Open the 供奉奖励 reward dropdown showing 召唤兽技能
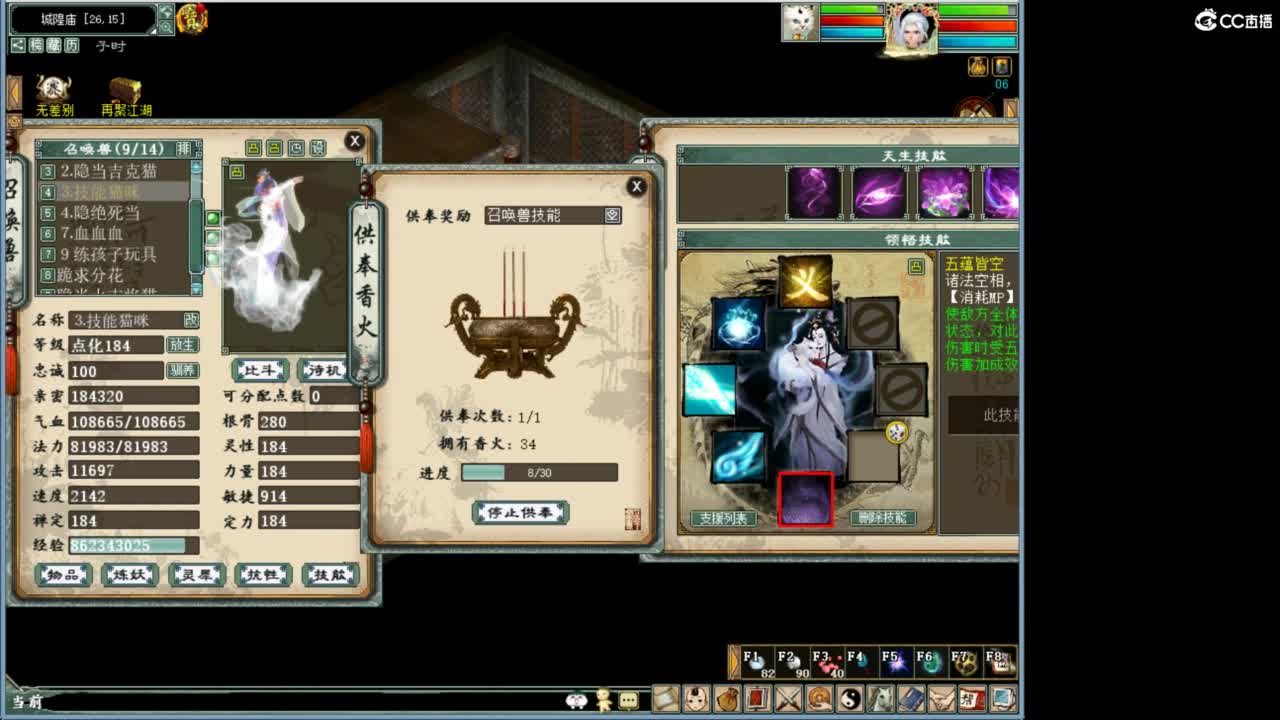The image size is (1280, 720). click(x=553, y=215)
